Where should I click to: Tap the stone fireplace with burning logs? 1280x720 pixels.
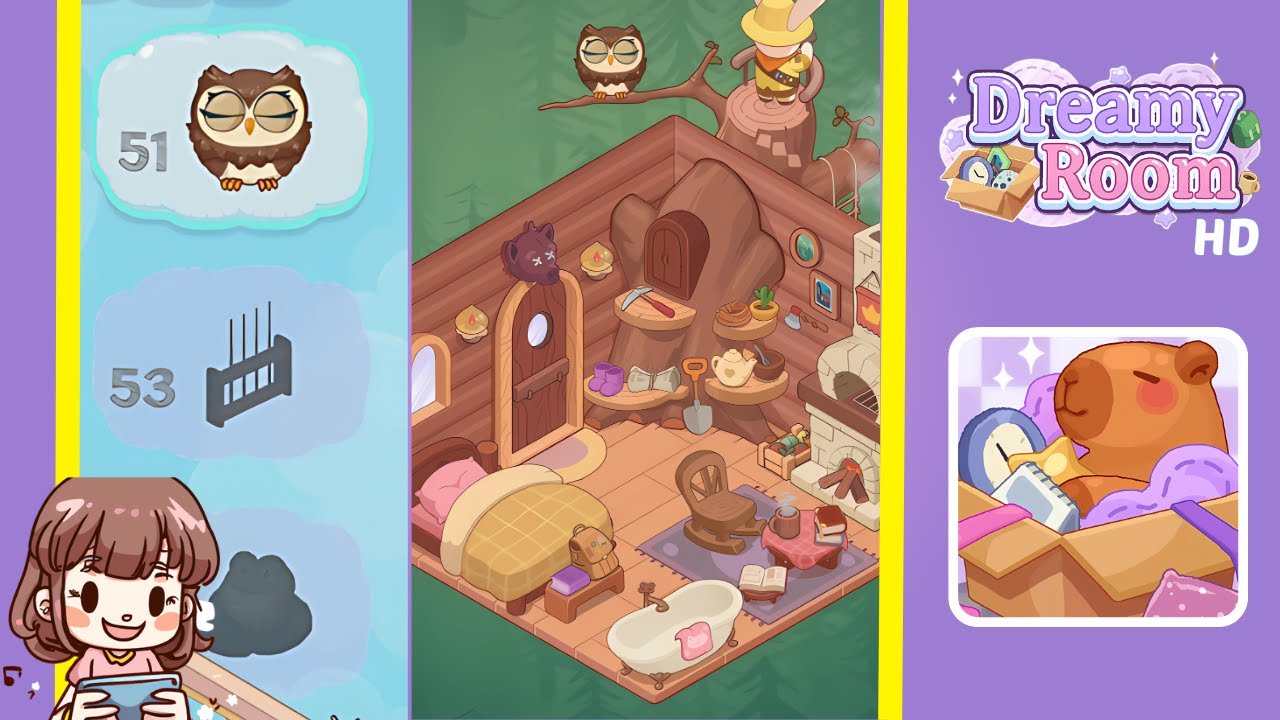[845, 470]
